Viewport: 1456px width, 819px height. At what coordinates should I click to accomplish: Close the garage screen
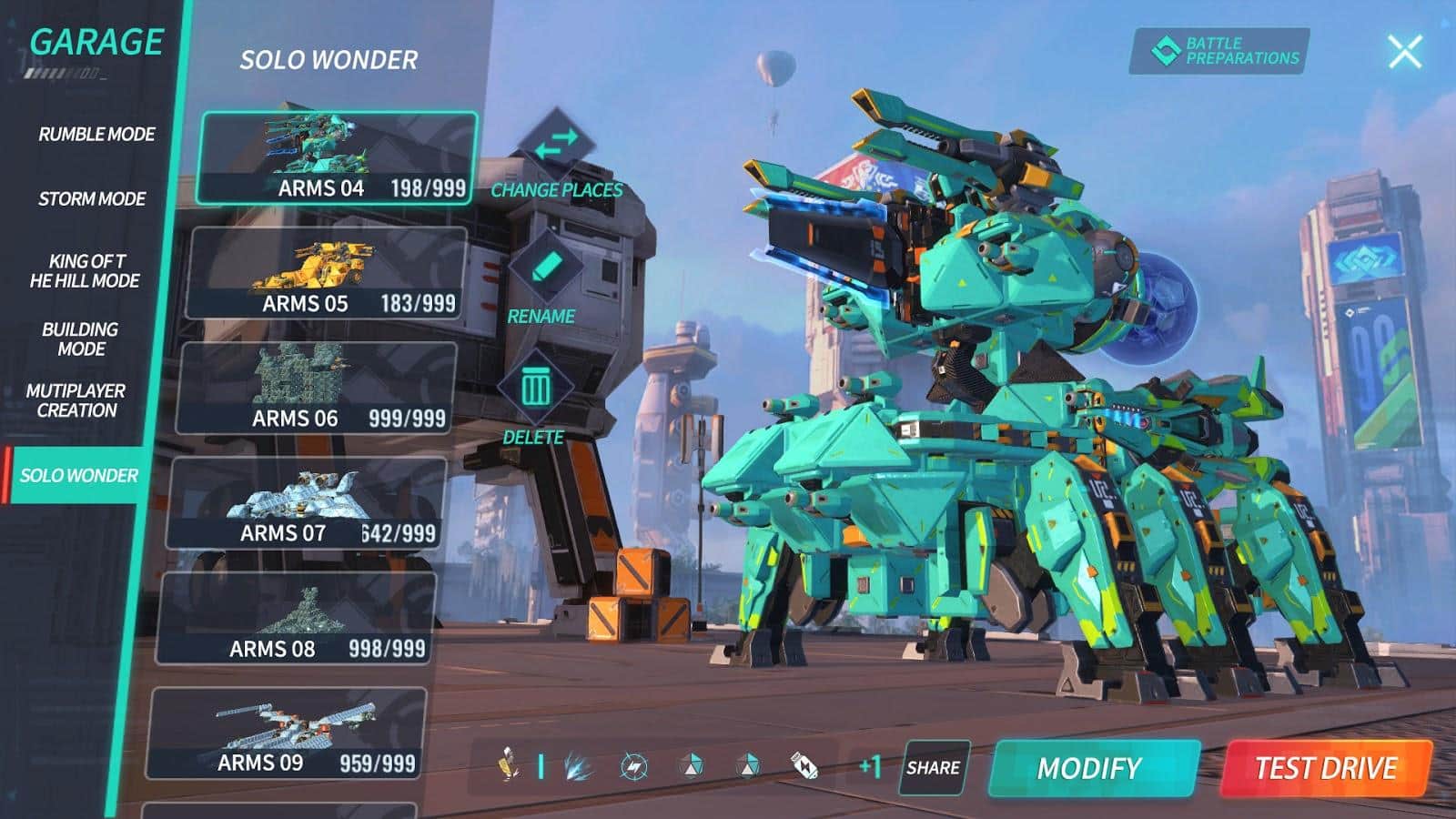click(x=1405, y=52)
